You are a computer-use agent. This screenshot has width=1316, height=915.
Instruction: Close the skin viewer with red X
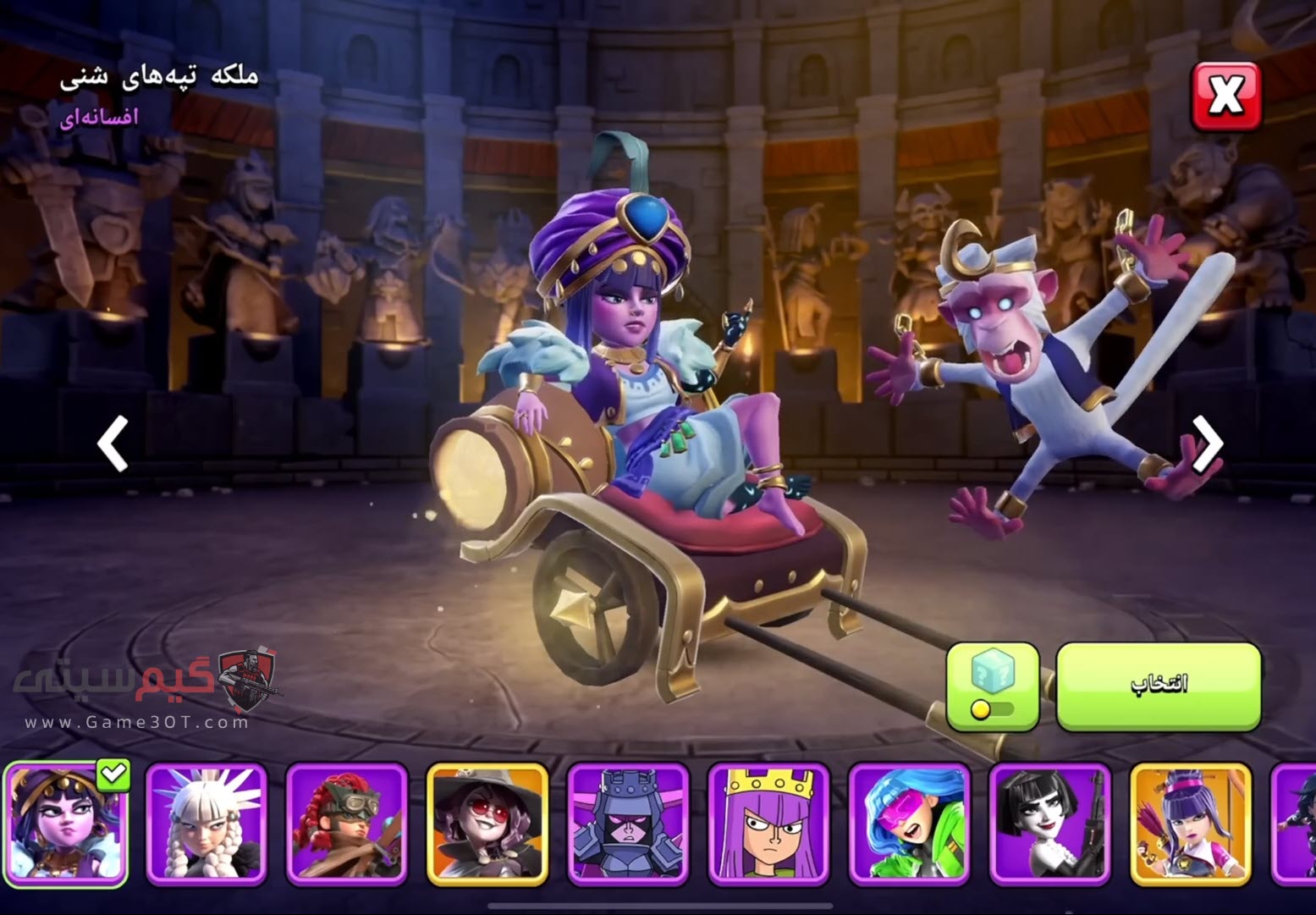click(1225, 96)
